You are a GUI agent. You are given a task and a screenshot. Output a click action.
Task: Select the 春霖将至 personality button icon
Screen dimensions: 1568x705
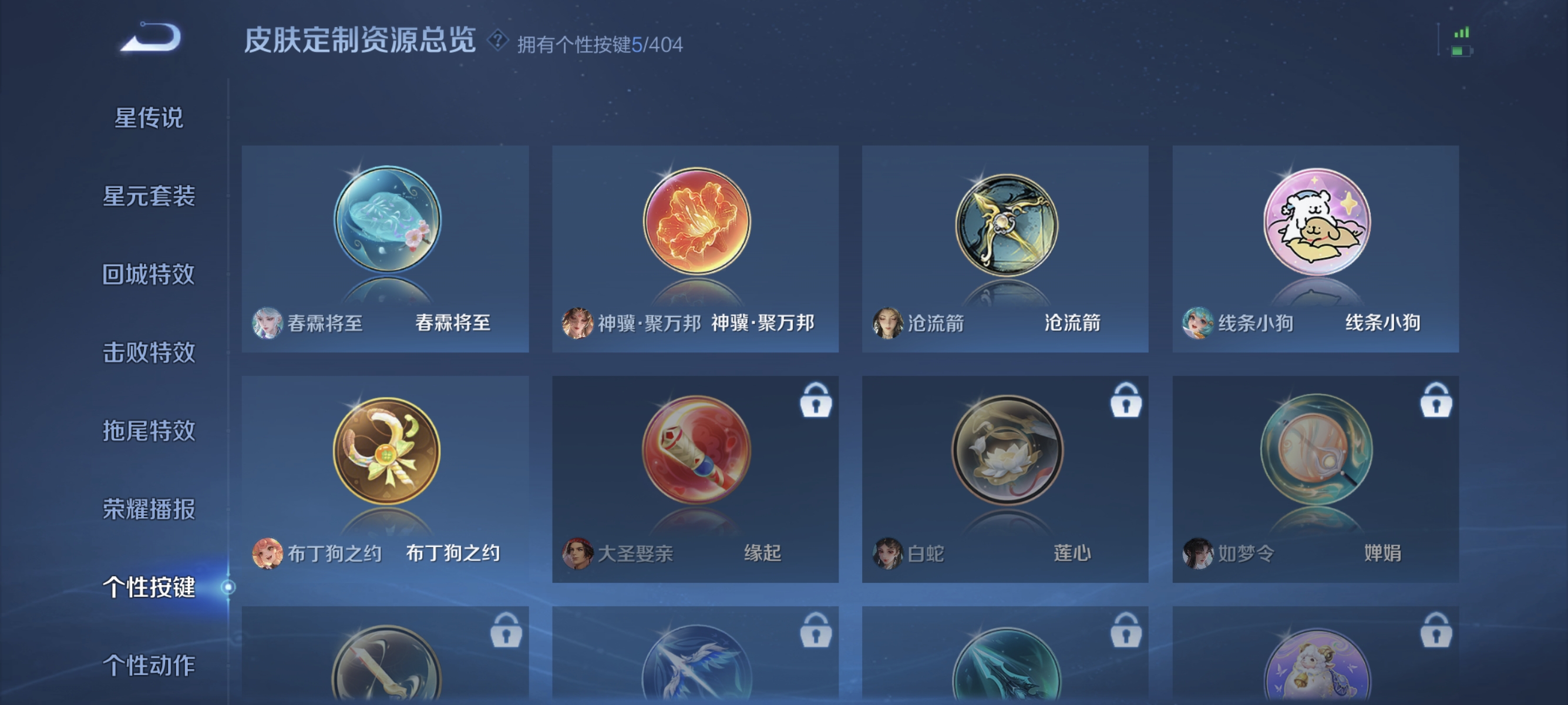[388, 225]
